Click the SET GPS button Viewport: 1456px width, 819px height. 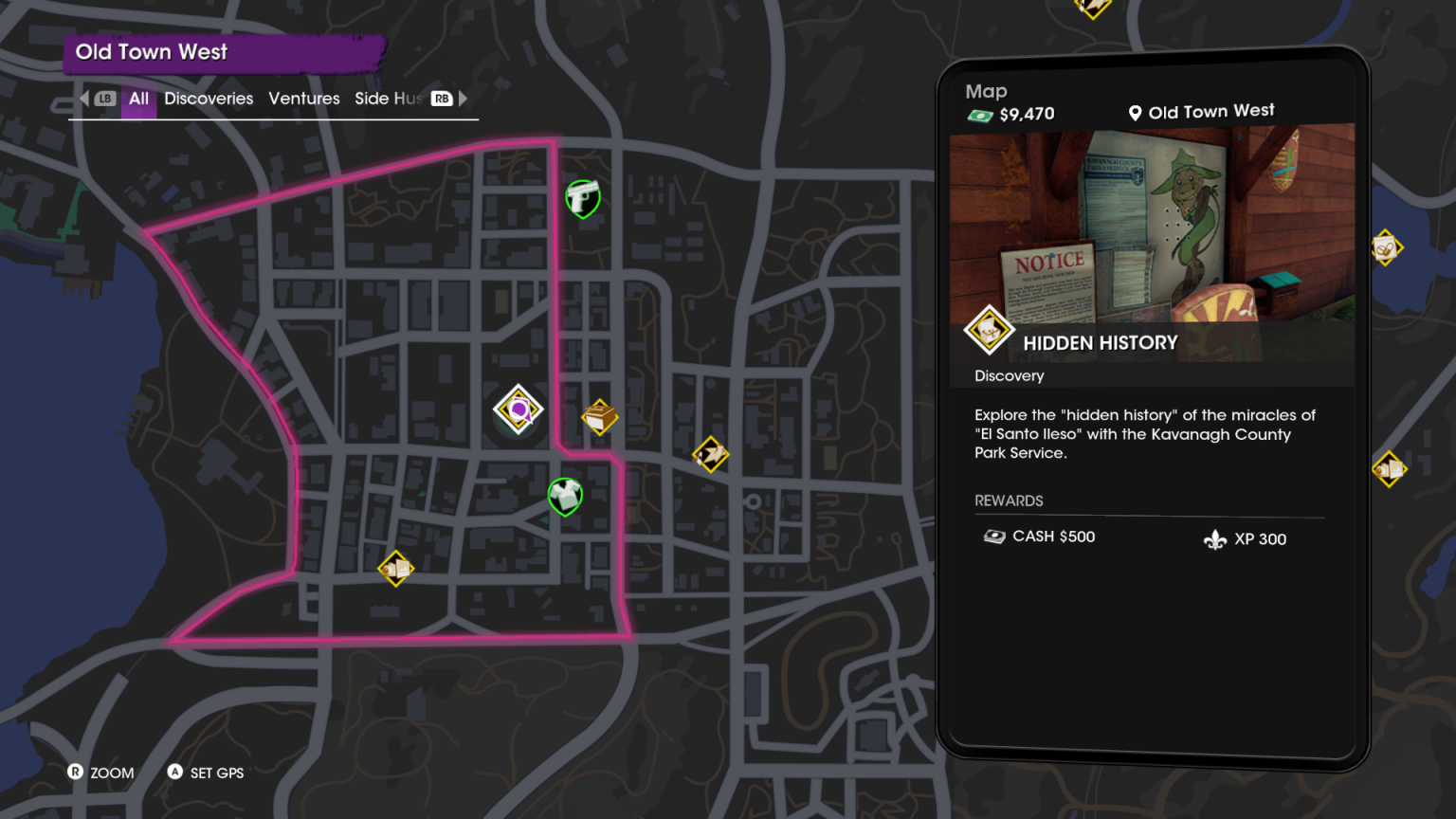(205, 773)
